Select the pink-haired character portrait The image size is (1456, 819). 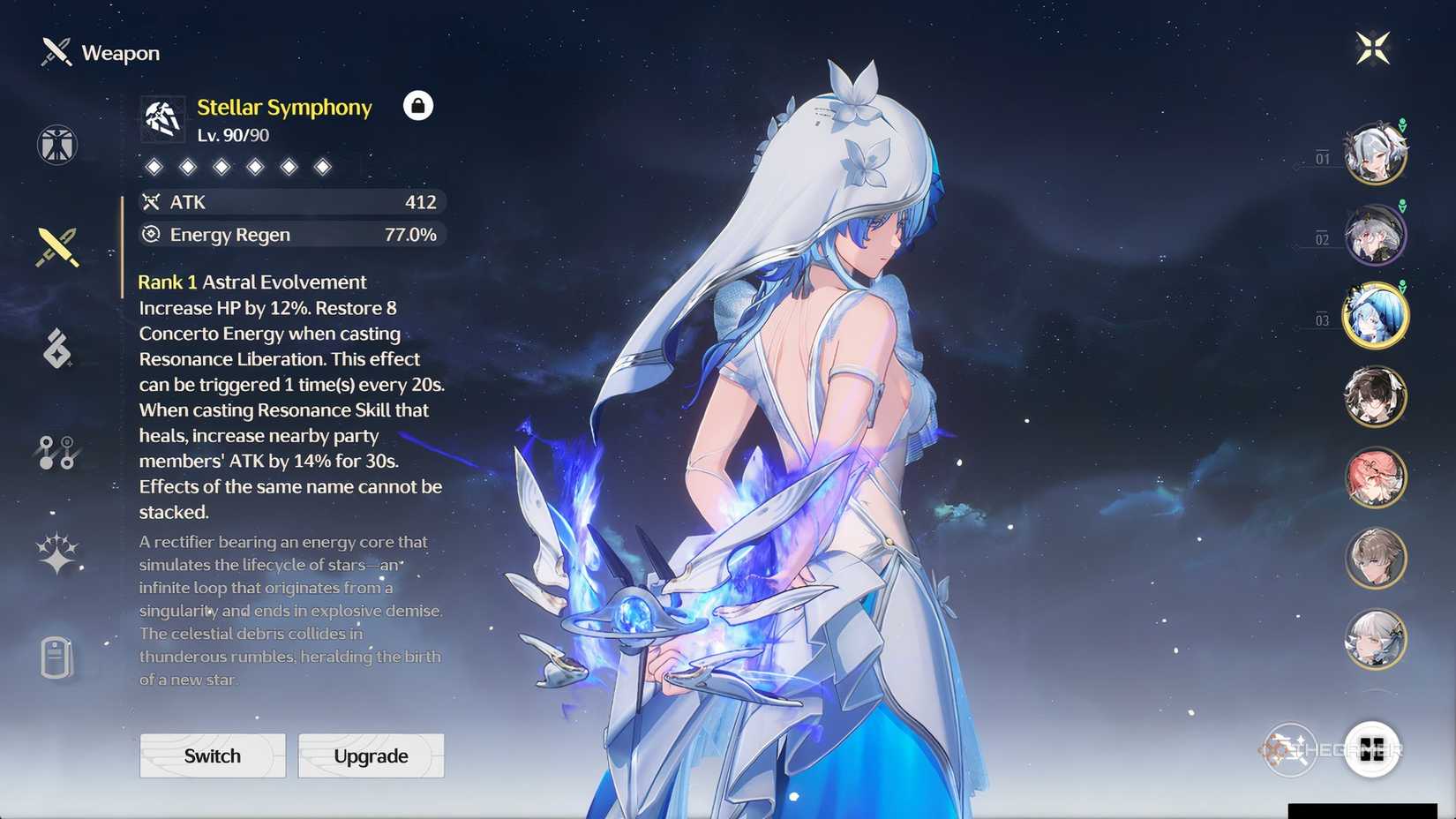(1377, 477)
